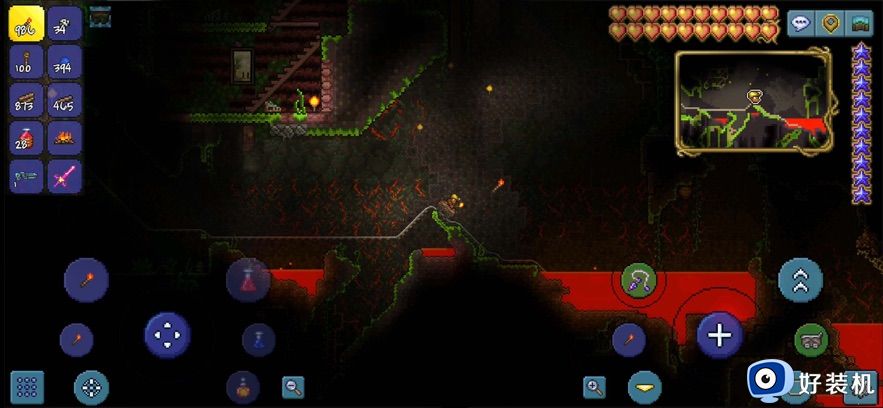The image size is (883, 408).
Task: Toggle the smart cursor crosshair button
Action: 91,387
